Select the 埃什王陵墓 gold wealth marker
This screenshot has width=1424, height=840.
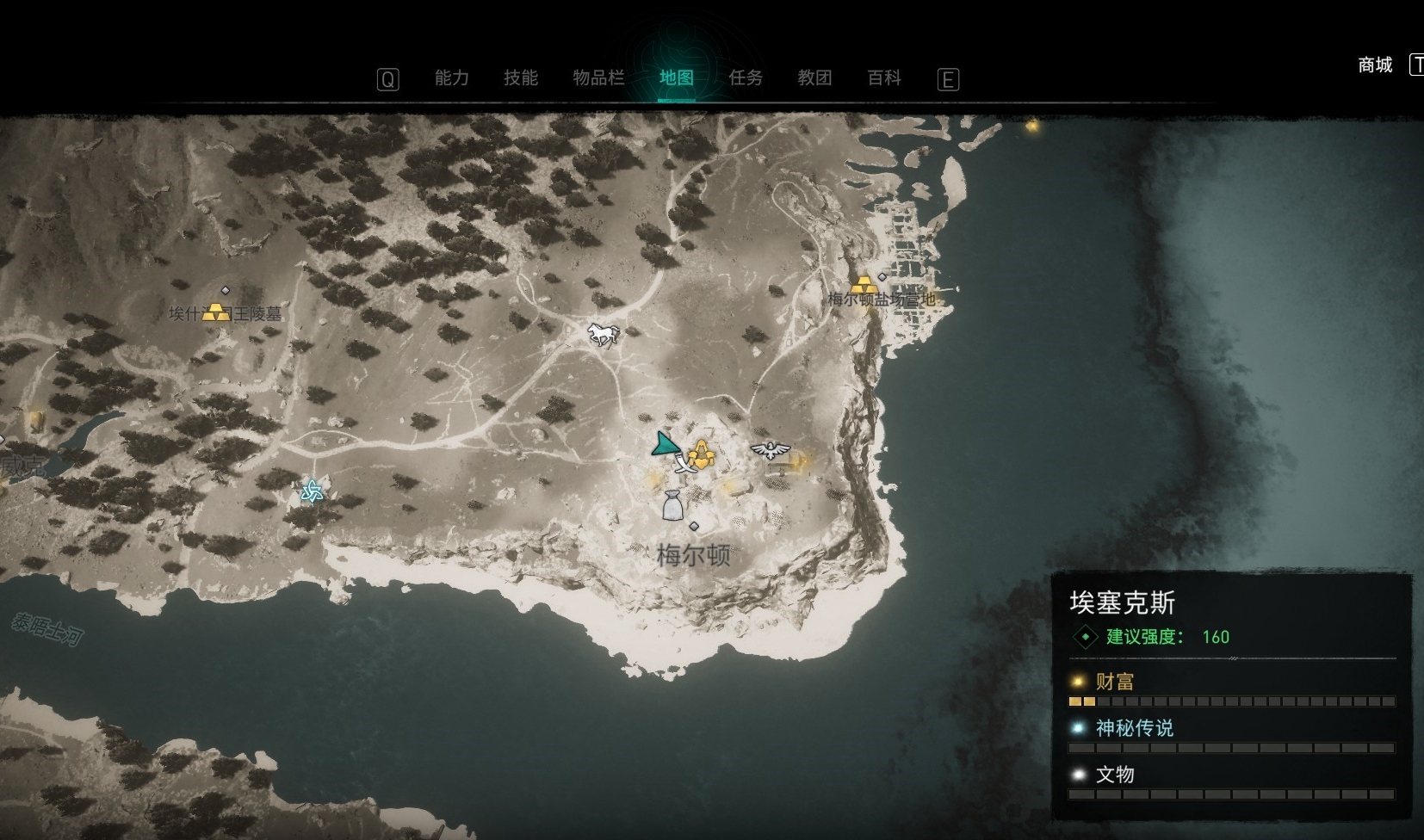coord(216,312)
